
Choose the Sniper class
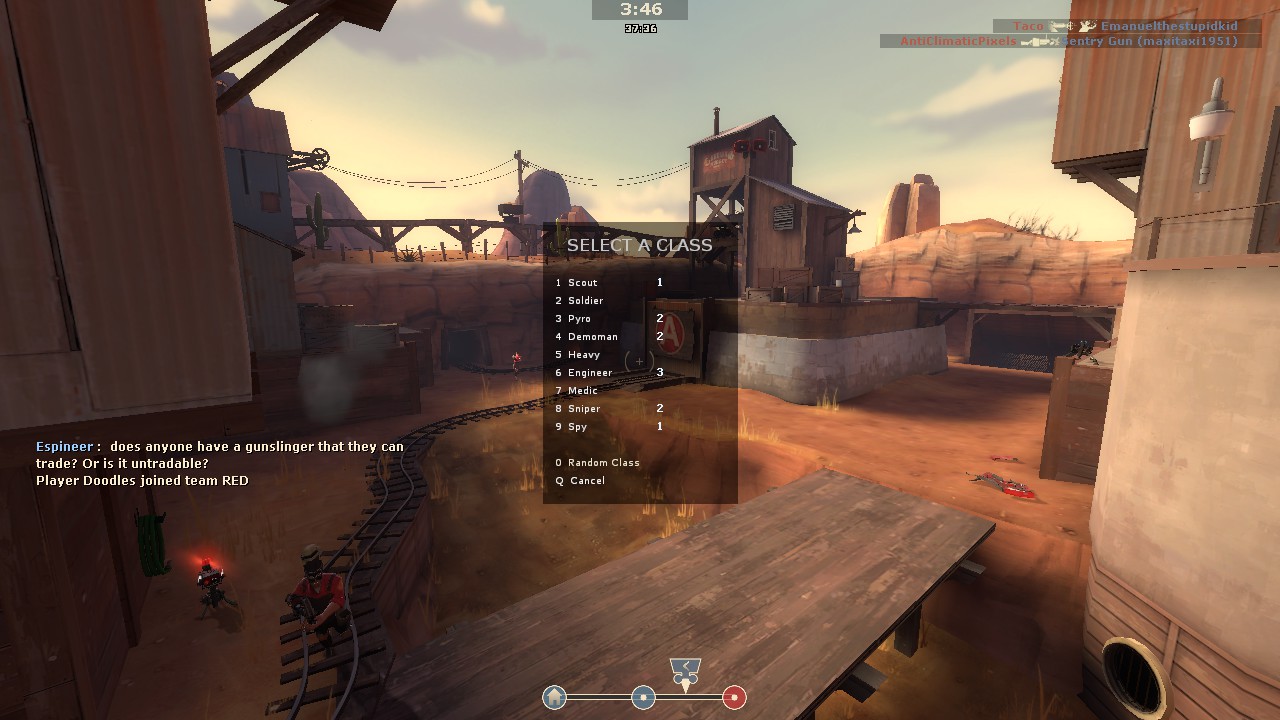pyautogui.click(x=584, y=409)
